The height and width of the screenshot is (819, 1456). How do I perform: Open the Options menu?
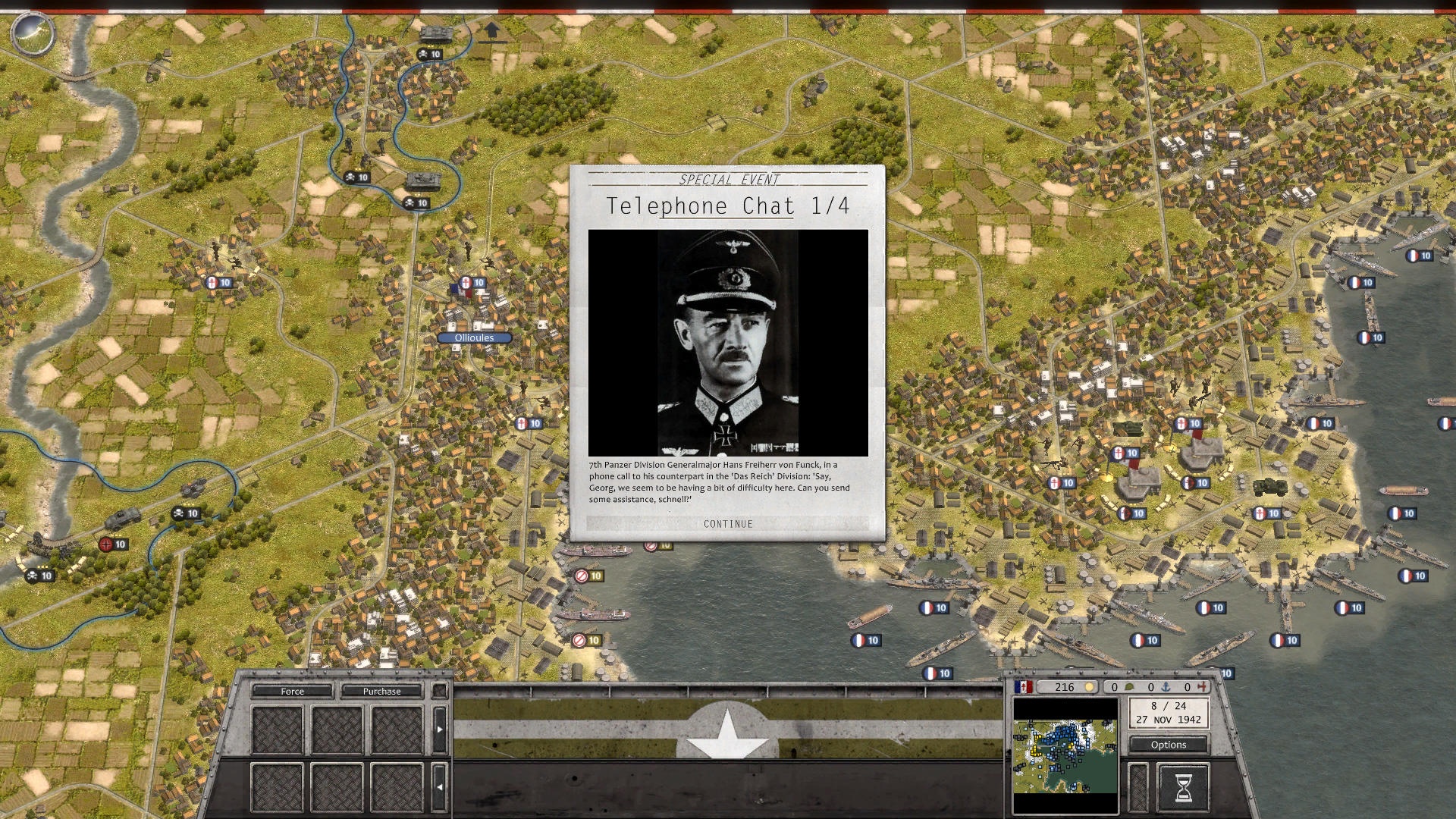1169,745
